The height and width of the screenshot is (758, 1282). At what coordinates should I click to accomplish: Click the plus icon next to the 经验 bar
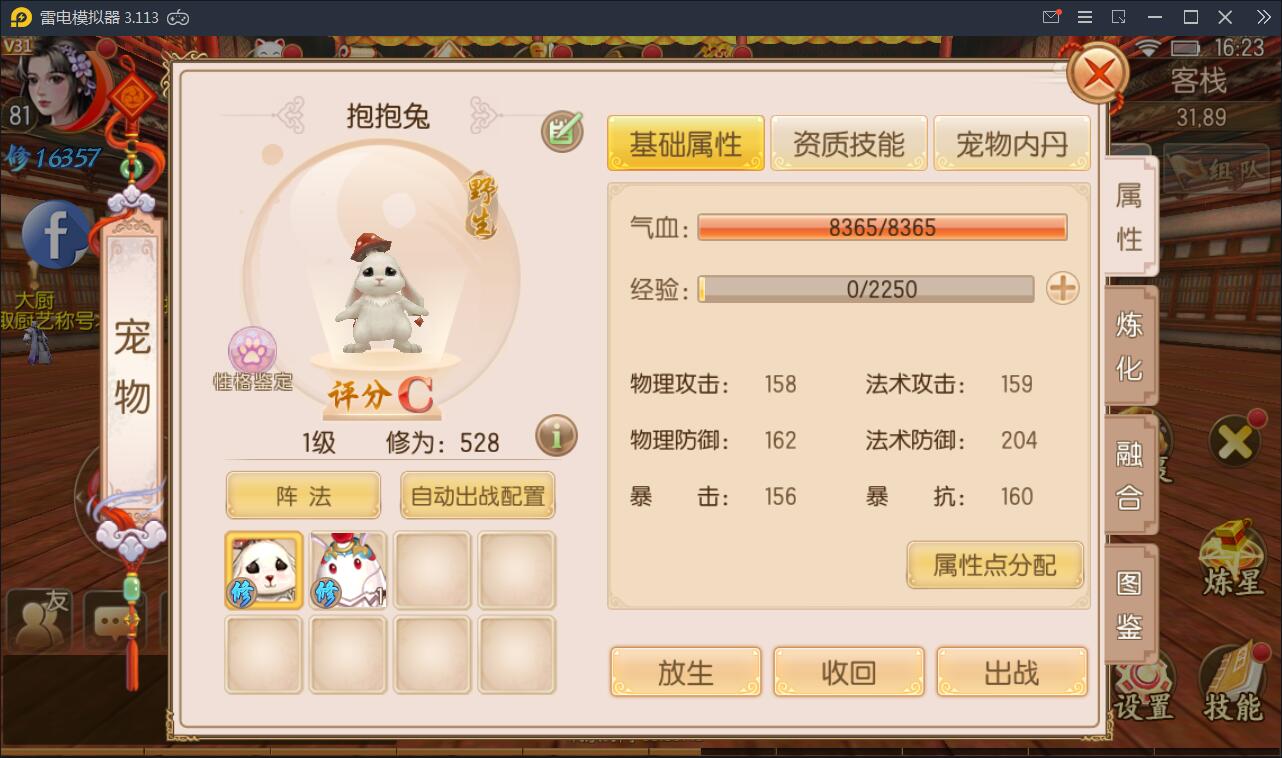[x=1062, y=289]
